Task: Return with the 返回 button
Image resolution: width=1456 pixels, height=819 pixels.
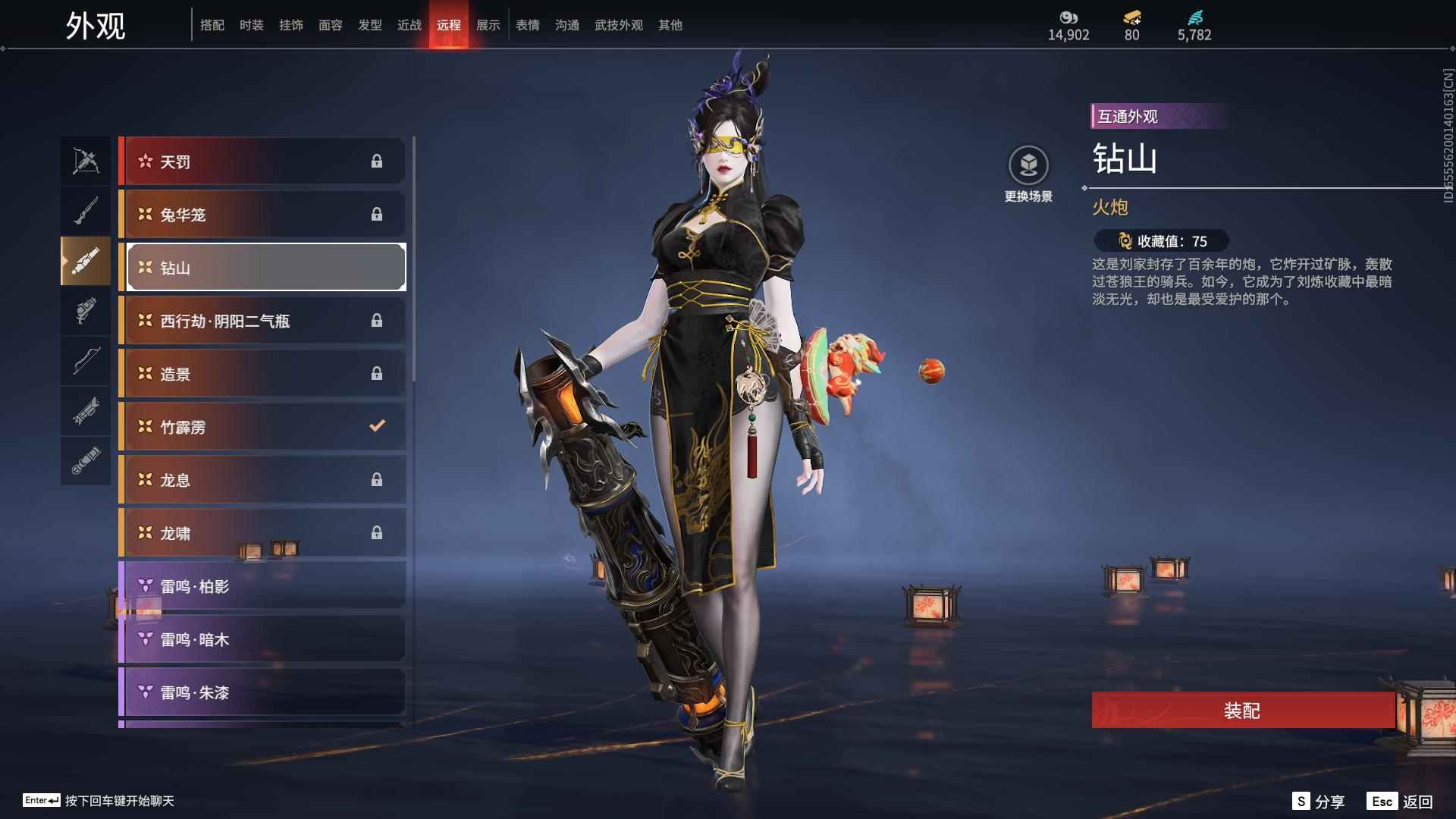Action: click(1401, 802)
